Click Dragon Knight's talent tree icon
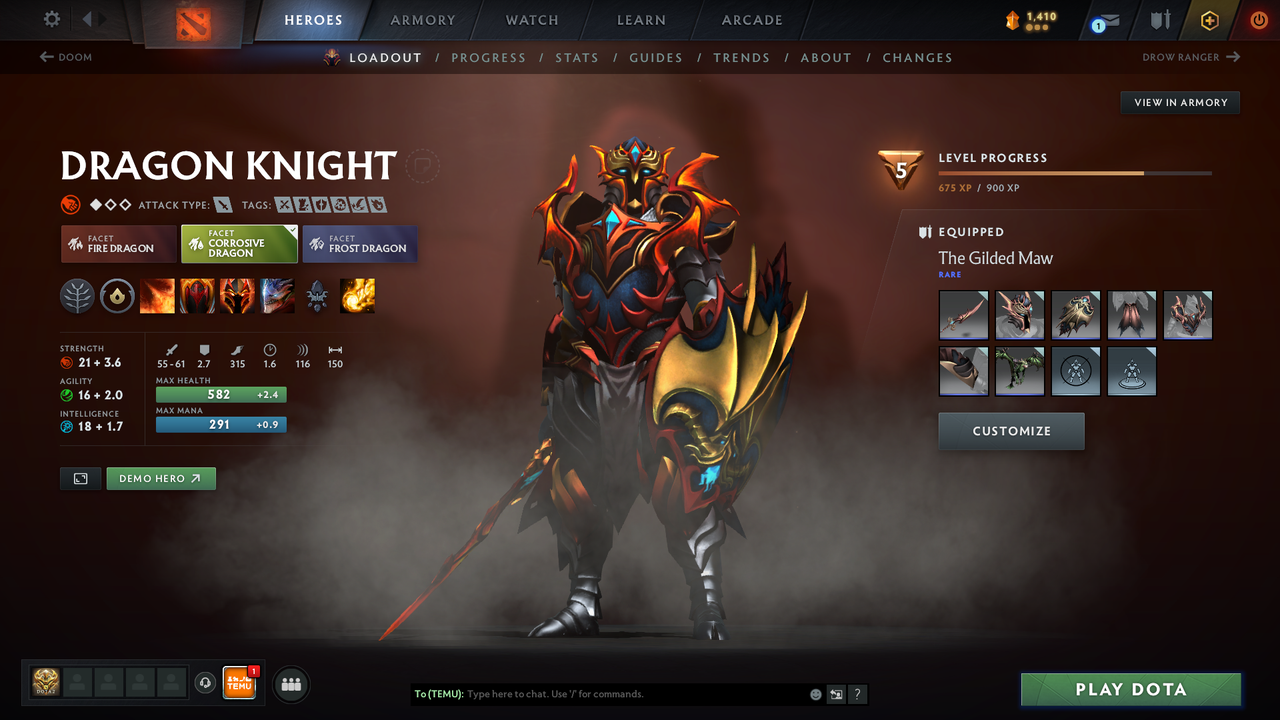This screenshot has height=720, width=1280. (77, 295)
